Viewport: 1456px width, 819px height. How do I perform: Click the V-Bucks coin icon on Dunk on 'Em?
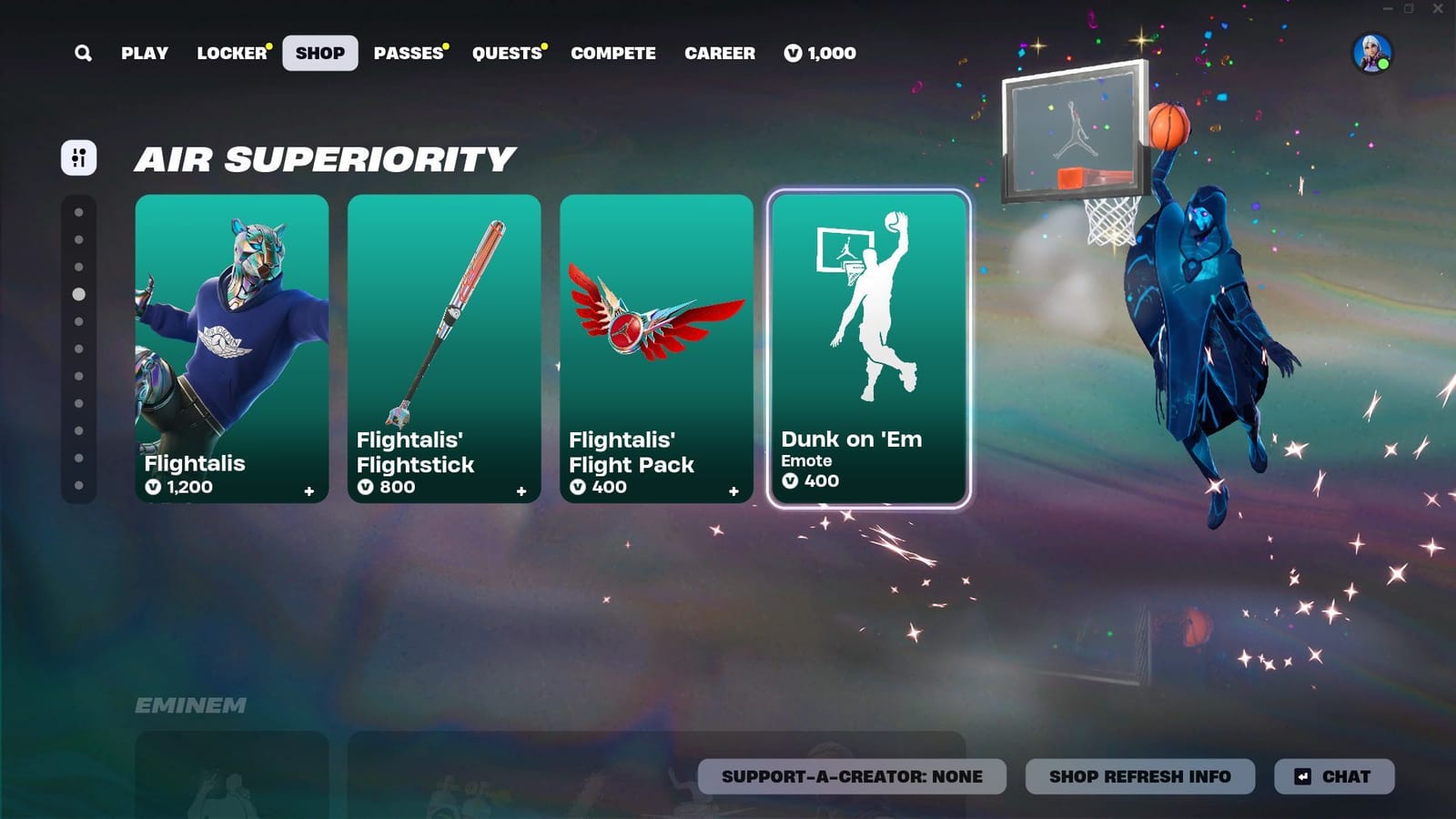click(x=792, y=481)
